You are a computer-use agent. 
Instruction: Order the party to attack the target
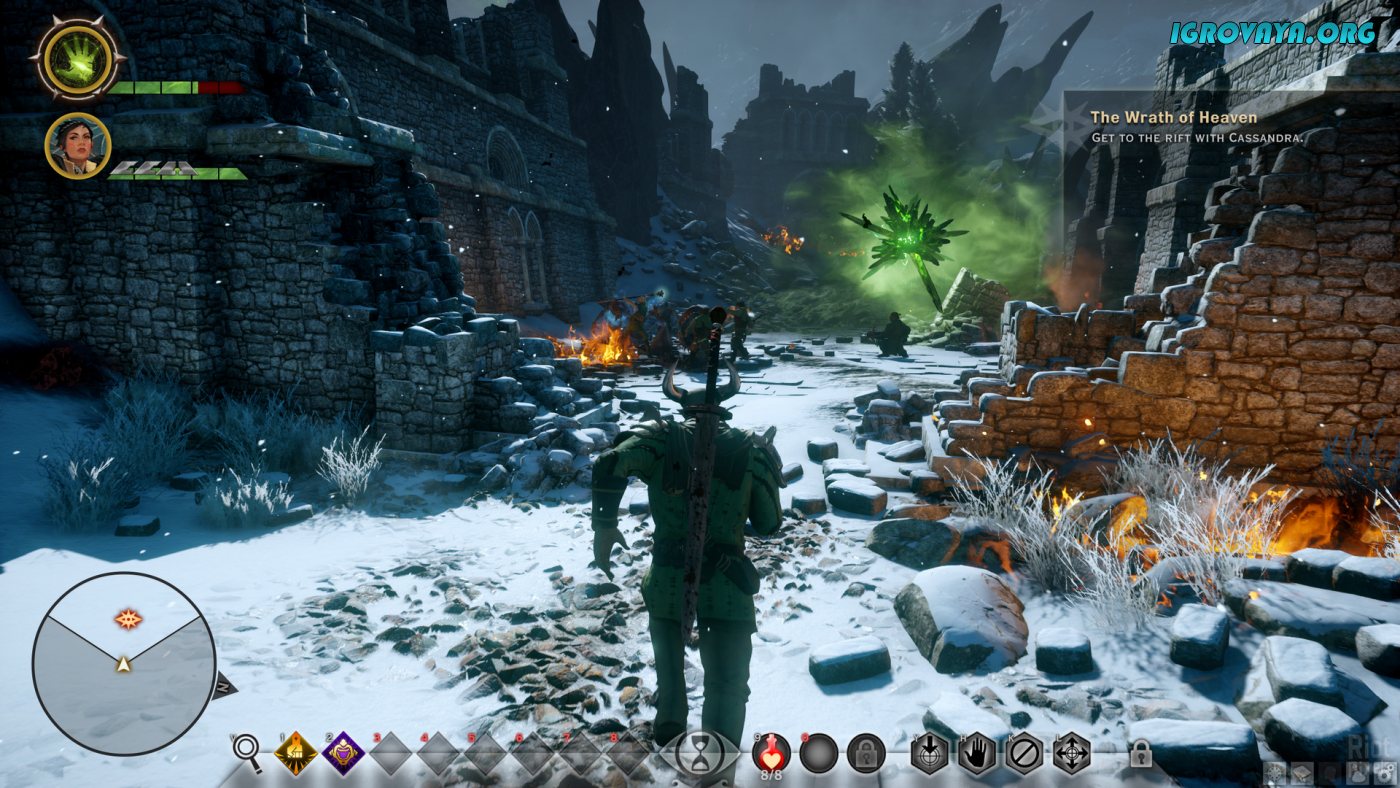point(929,753)
